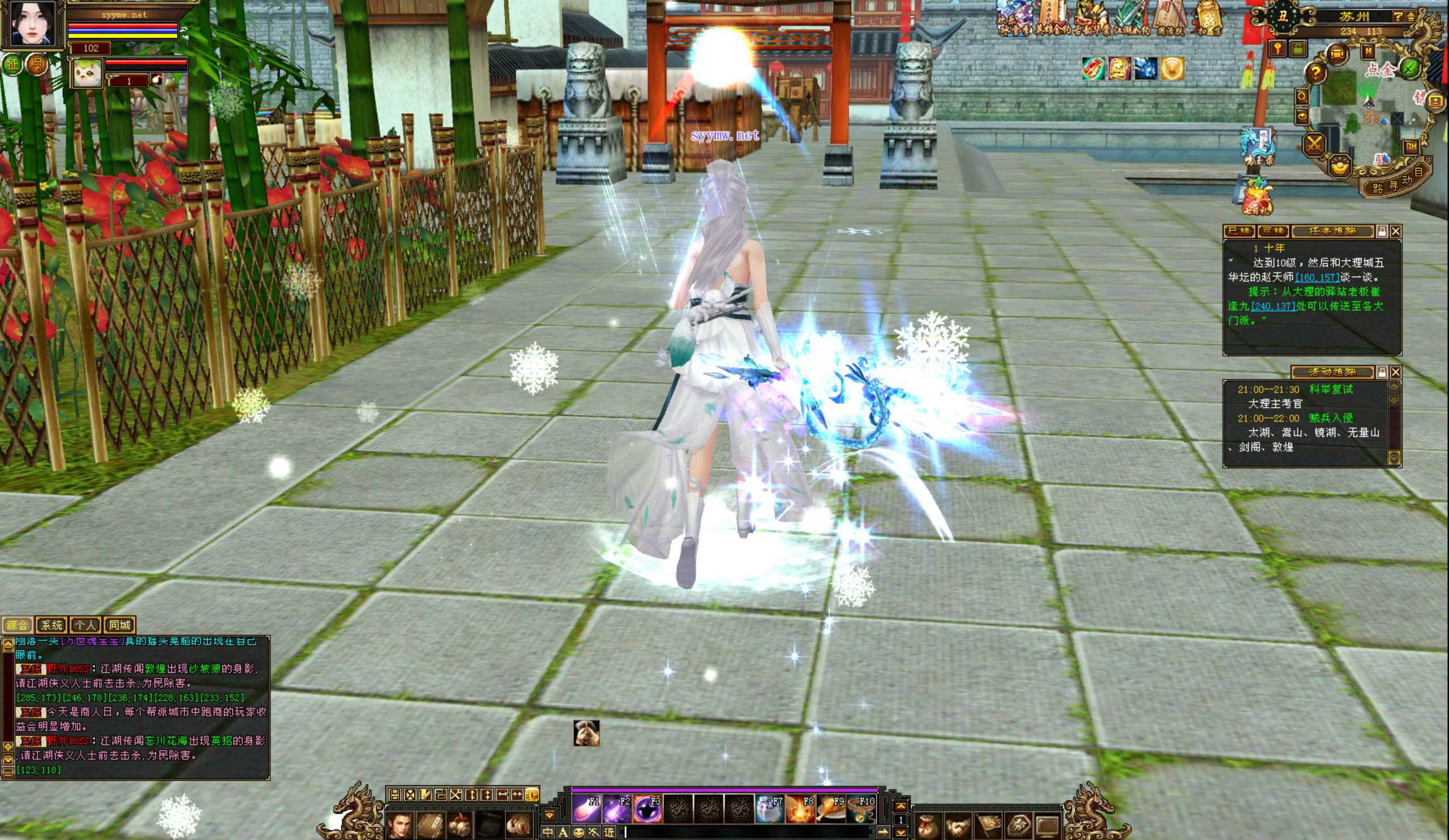Viewport: 1449px width, 840px height.
Task: Click the chat text input field
Action: point(748,832)
